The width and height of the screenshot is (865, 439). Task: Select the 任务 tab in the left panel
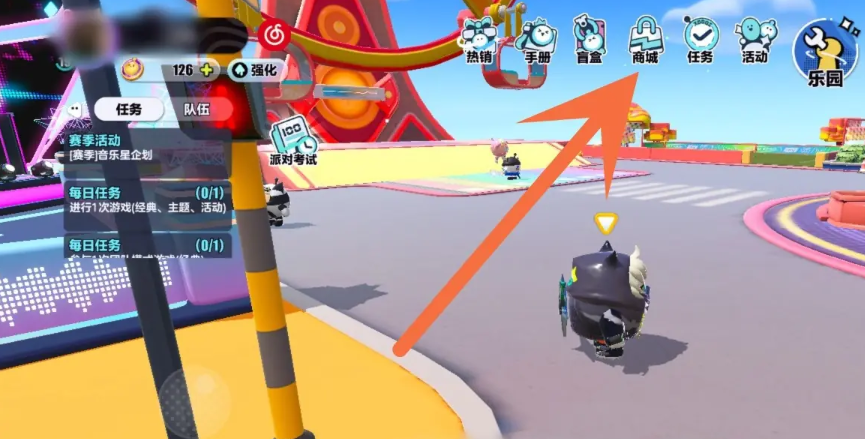tap(129, 109)
